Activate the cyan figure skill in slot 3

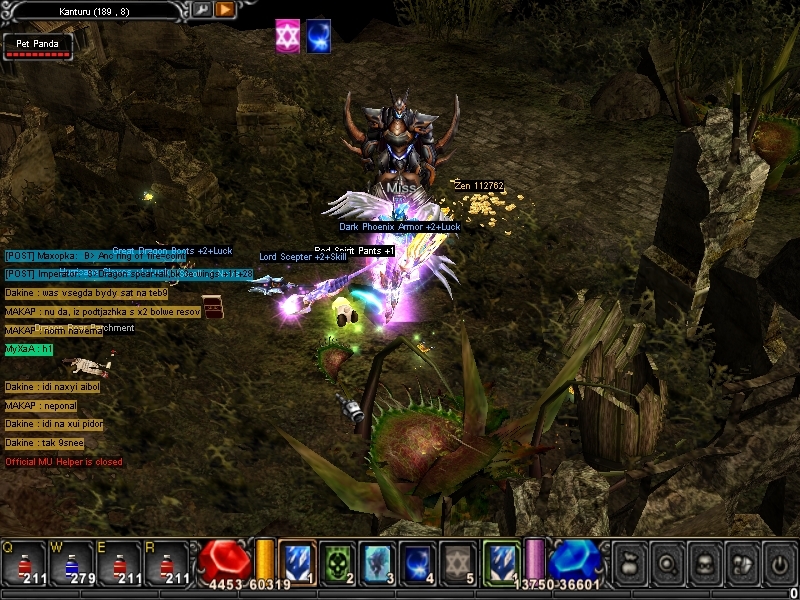377,561
